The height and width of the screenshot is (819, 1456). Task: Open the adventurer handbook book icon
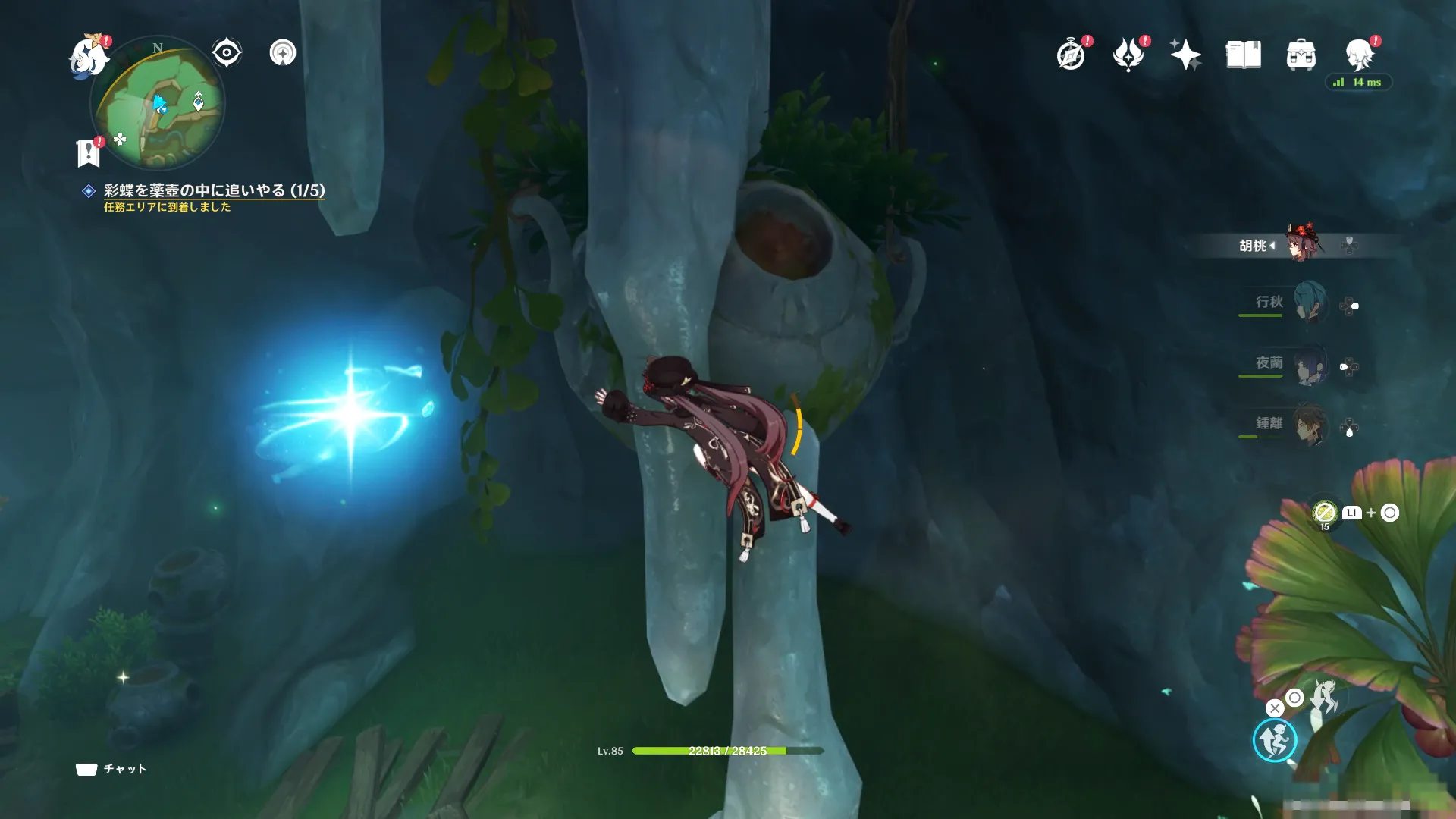[1244, 55]
